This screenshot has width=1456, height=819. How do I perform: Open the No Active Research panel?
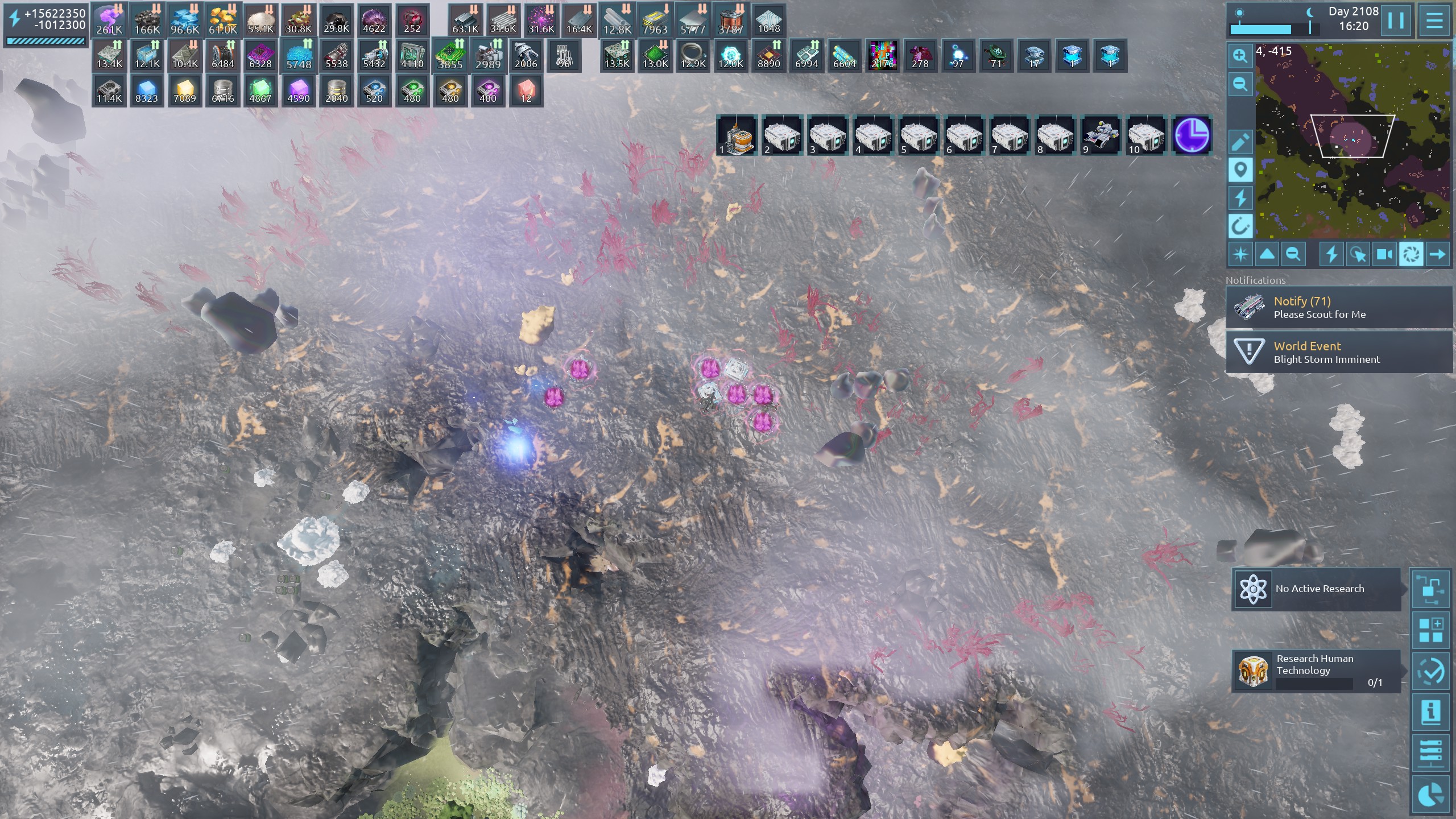pos(1316,589)
